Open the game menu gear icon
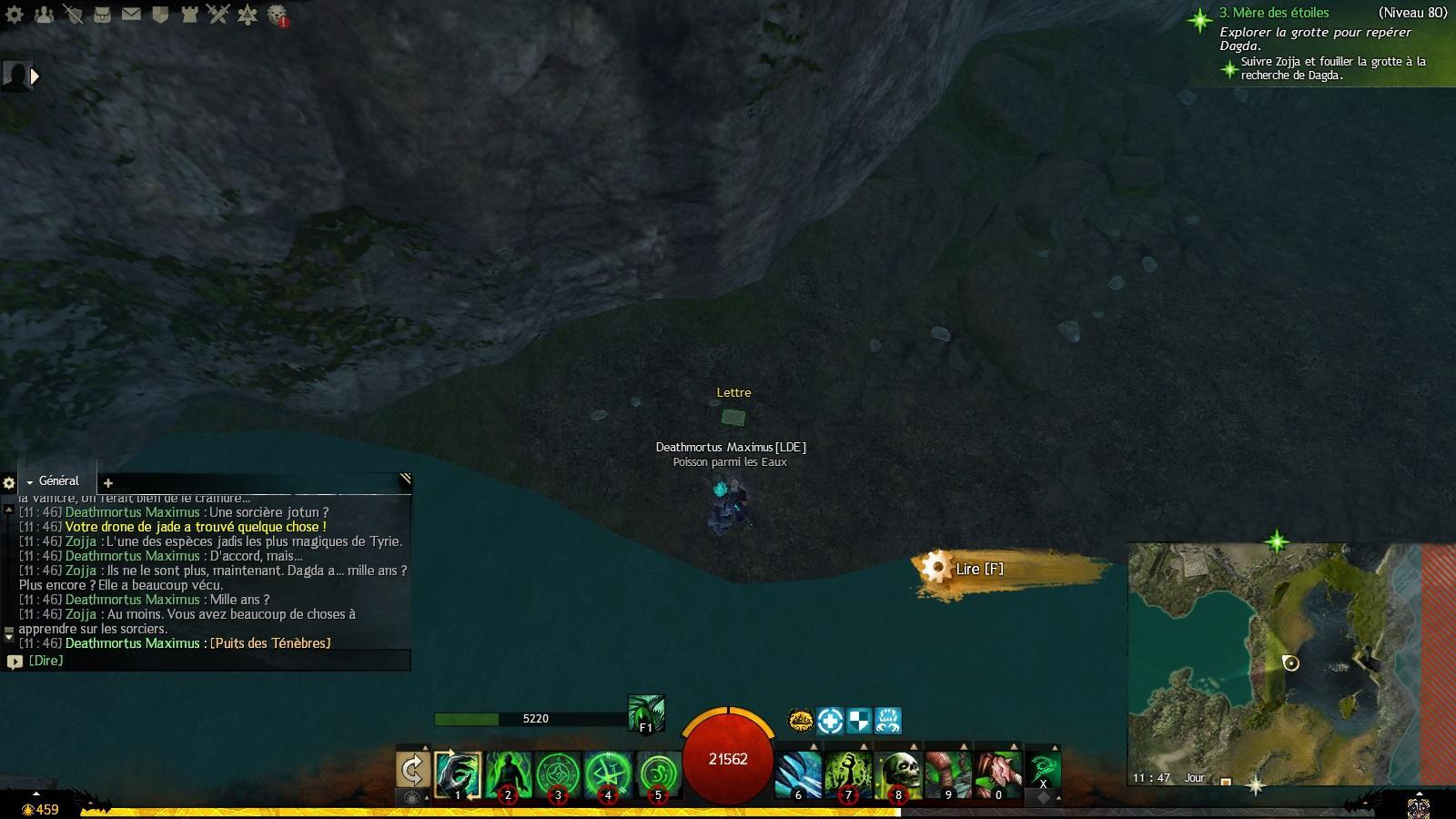This screenshot has height=819, width=1456. click(x=15, y=15)
